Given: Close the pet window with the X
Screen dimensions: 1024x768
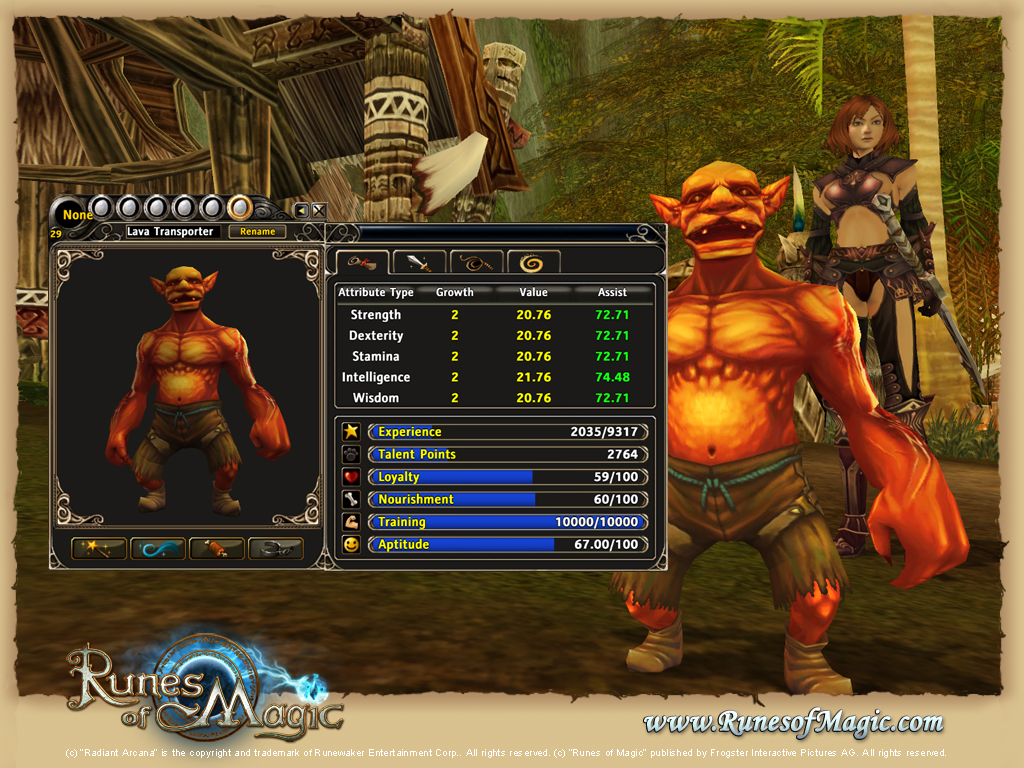Looking at the screenshot, I should point(318,210).
